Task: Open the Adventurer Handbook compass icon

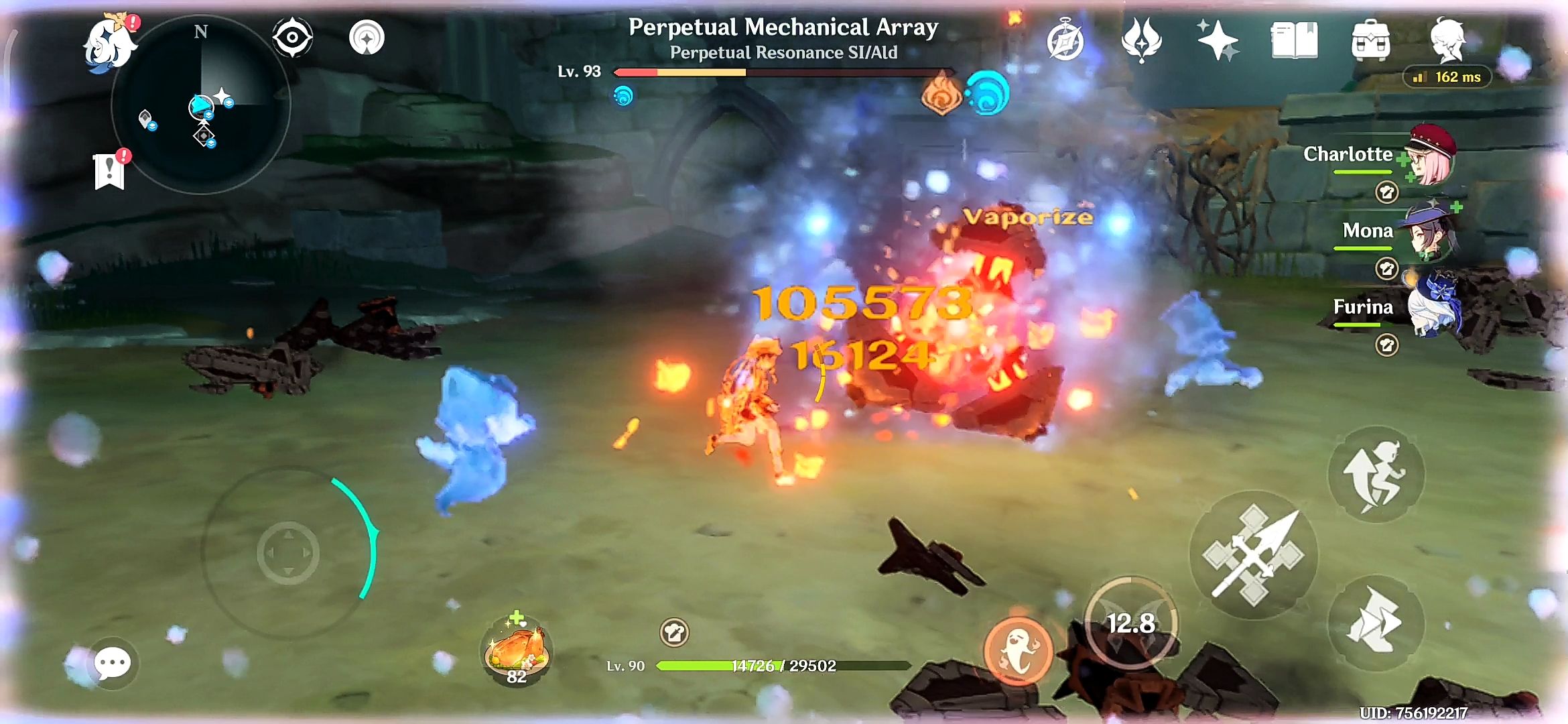Action: coord(1065,42)
